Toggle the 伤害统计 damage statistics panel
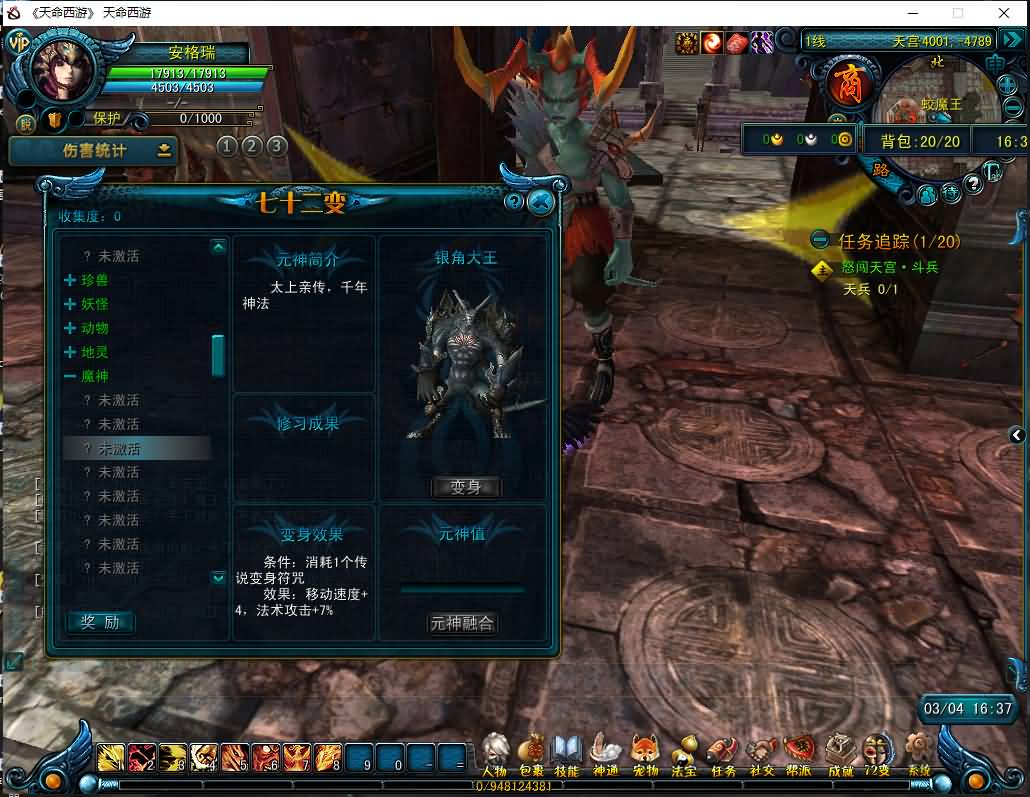 (94, 151)
